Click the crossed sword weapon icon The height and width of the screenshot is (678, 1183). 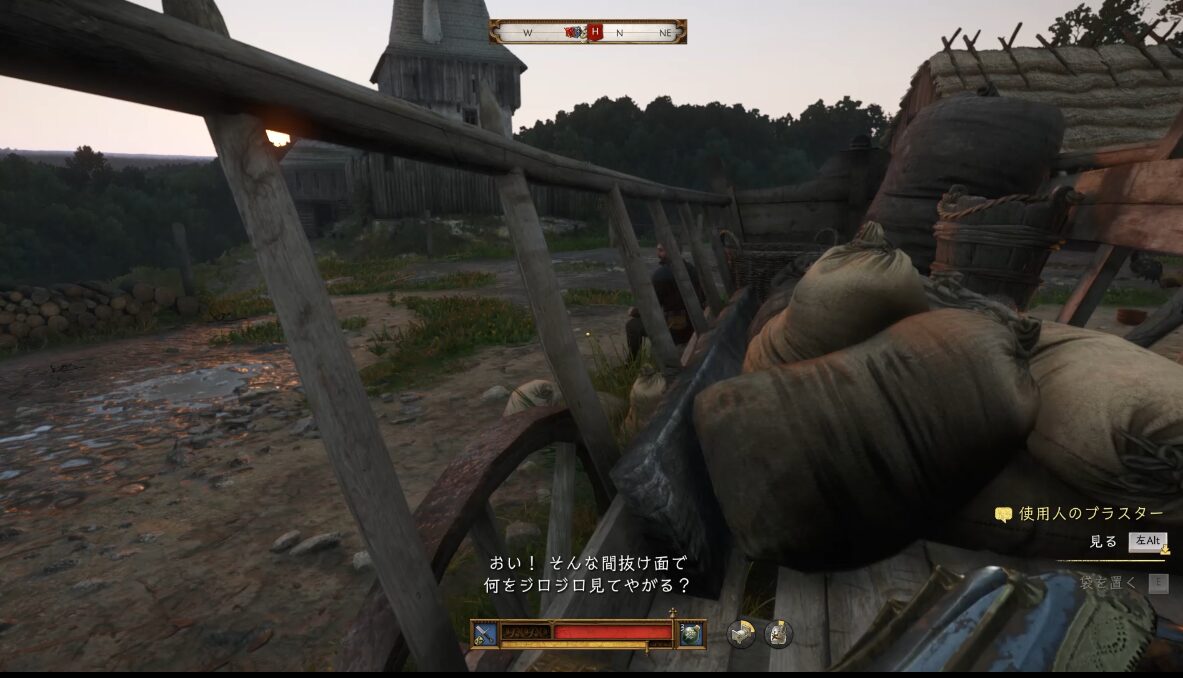click(x=485, y=633)
